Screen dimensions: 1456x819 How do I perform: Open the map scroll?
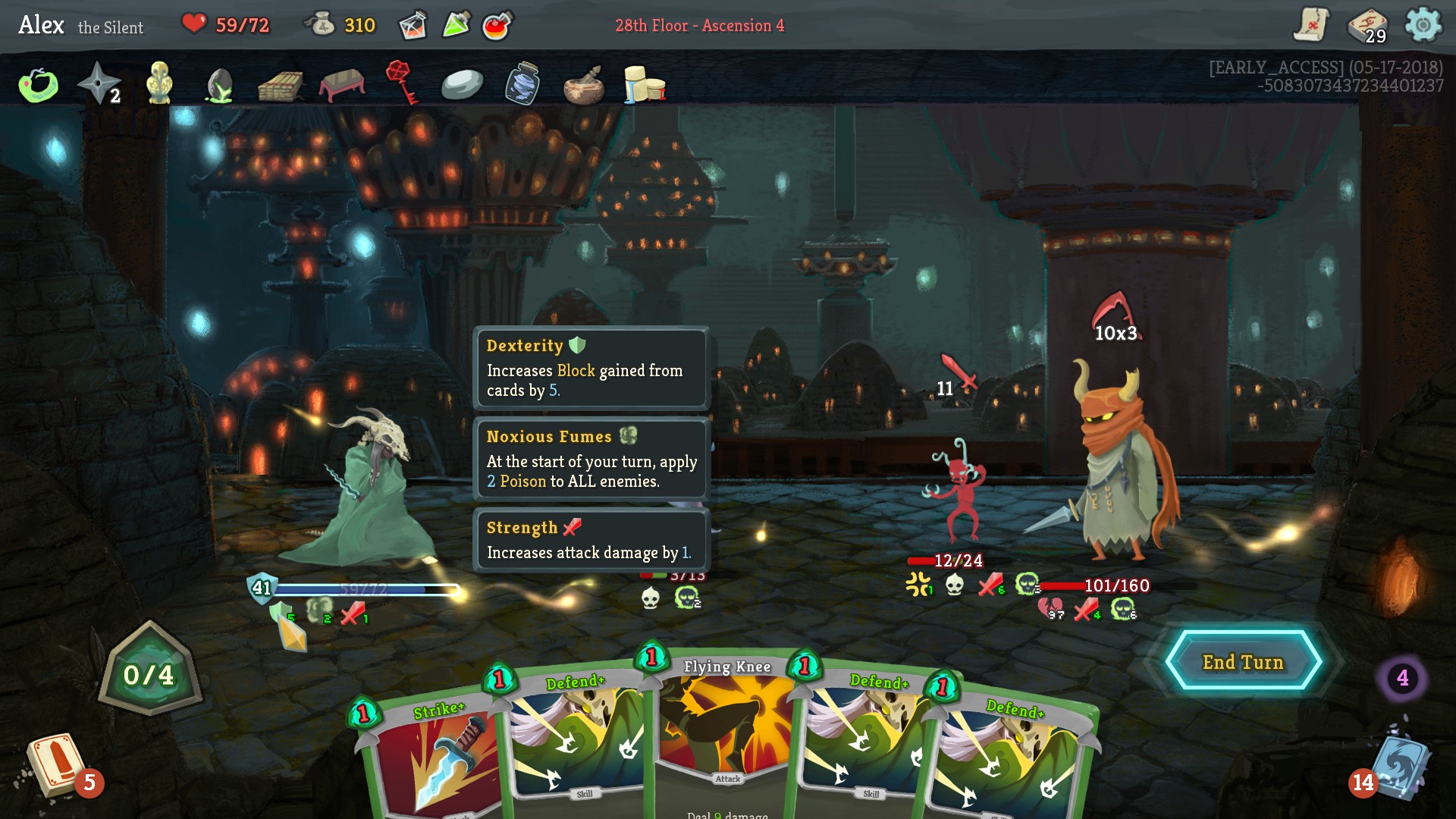tap(1311, 25)
